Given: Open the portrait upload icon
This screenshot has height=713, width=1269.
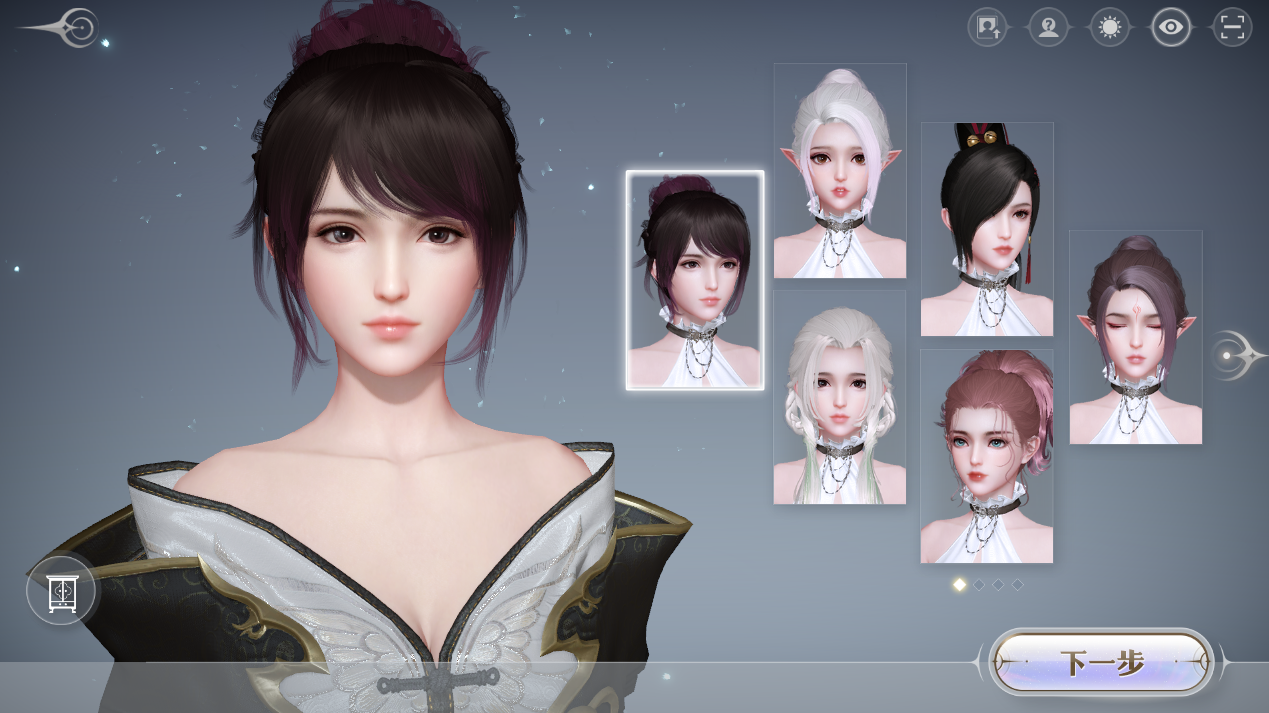Looking at the screenshot, I should click(x=988, y=27).
